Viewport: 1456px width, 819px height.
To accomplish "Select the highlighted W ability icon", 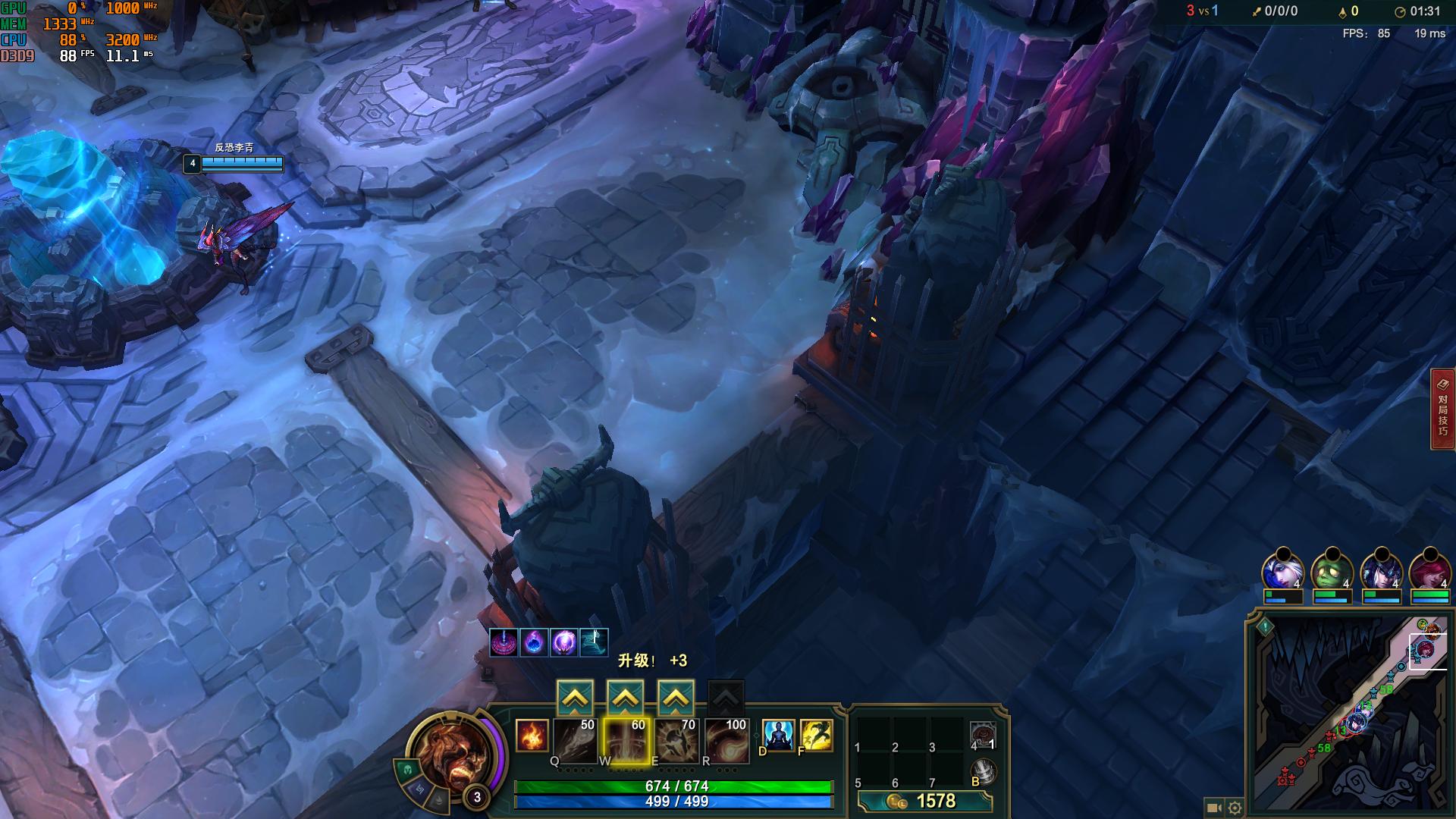I will click(626, 740).
